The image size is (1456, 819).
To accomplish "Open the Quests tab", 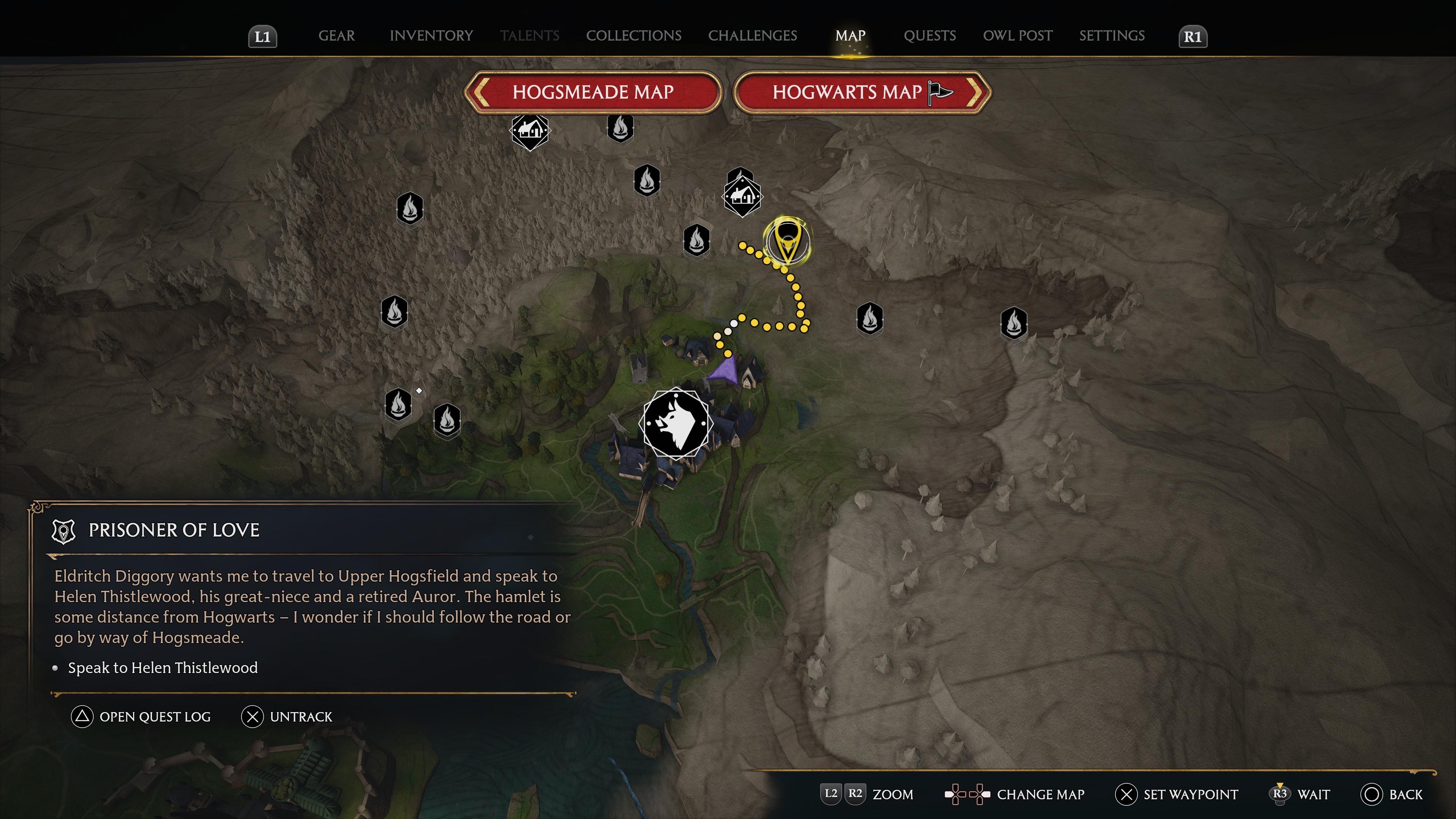I will click(929, 36).
